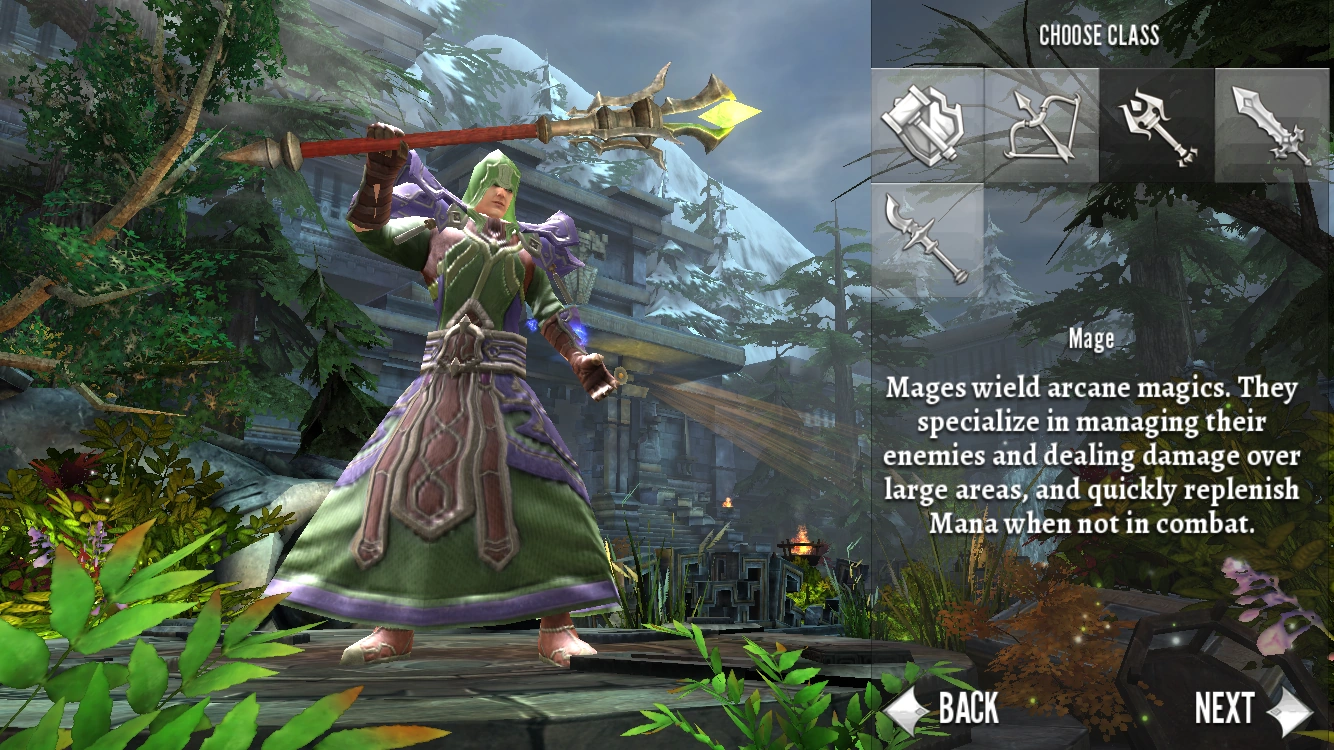Screen dimensions: 1334x750
Task: Click the Mage class name label
Action: (x=1092, y=340)
